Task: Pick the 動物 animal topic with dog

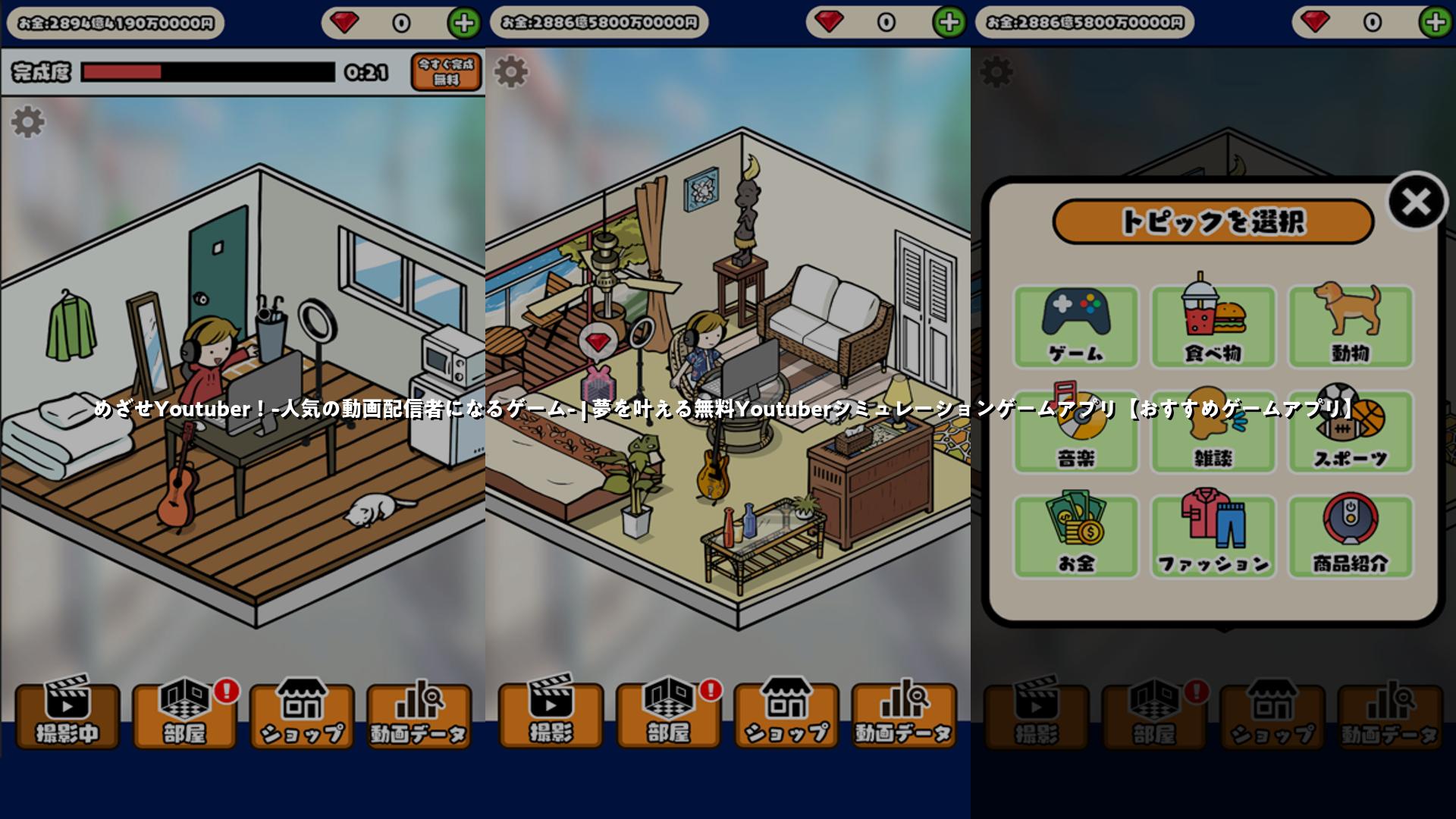Action: coord(1351,327)
